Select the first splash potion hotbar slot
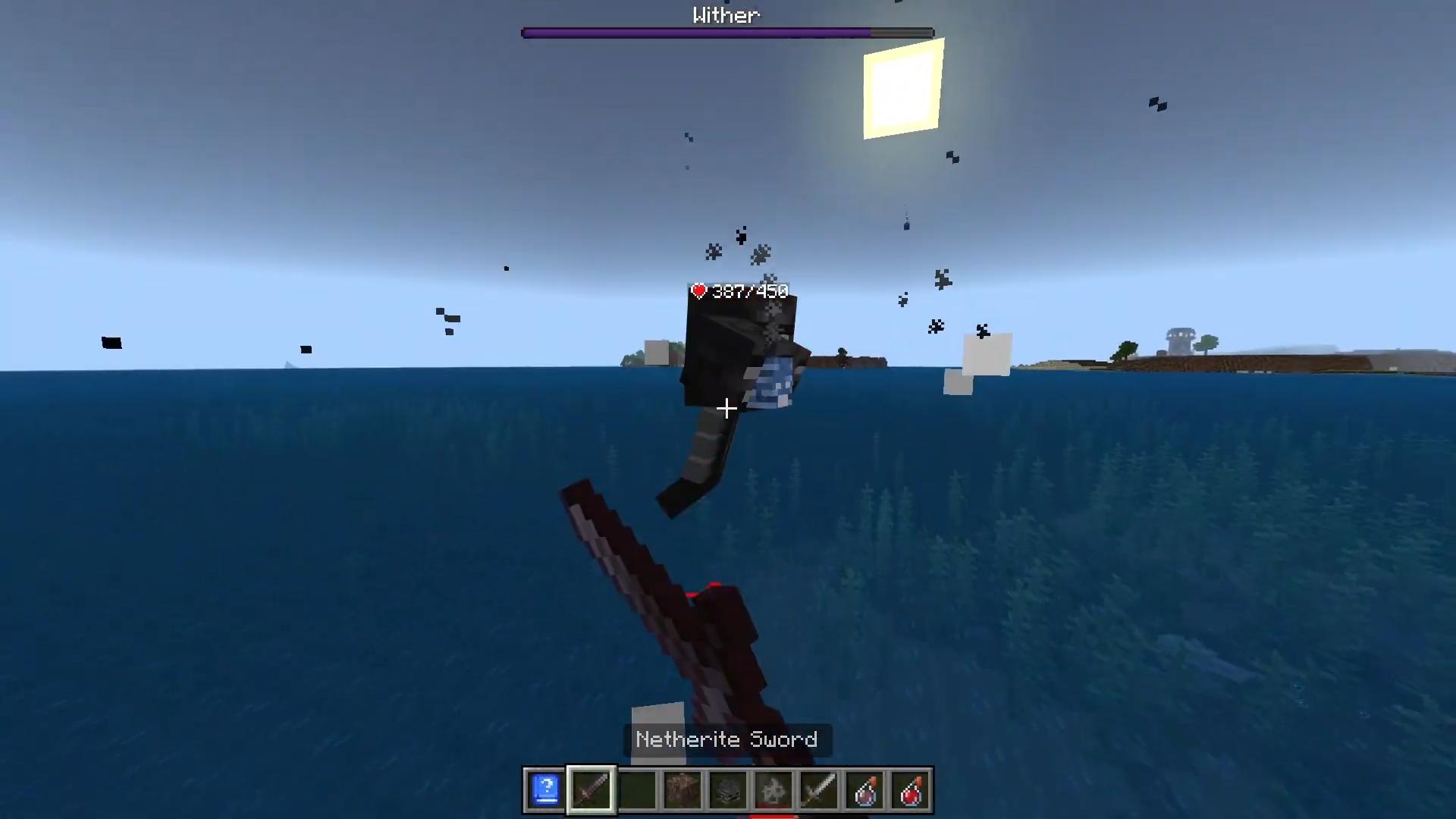Image resolution: width=1456 pixels, height=819 pixels. click(864, 790)
